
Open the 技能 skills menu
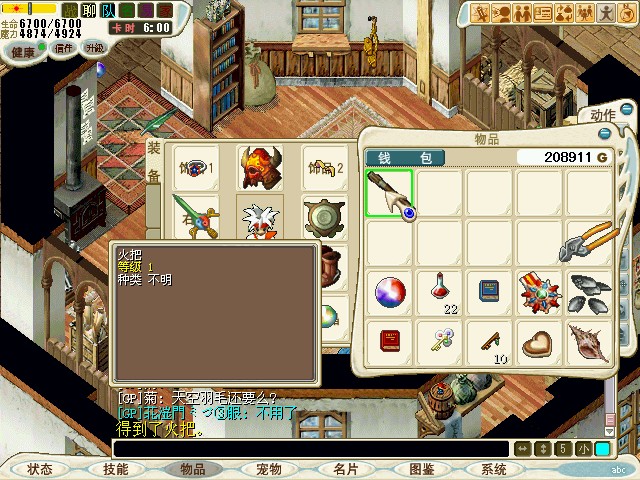pyautogui.click(x=116, y=469)
